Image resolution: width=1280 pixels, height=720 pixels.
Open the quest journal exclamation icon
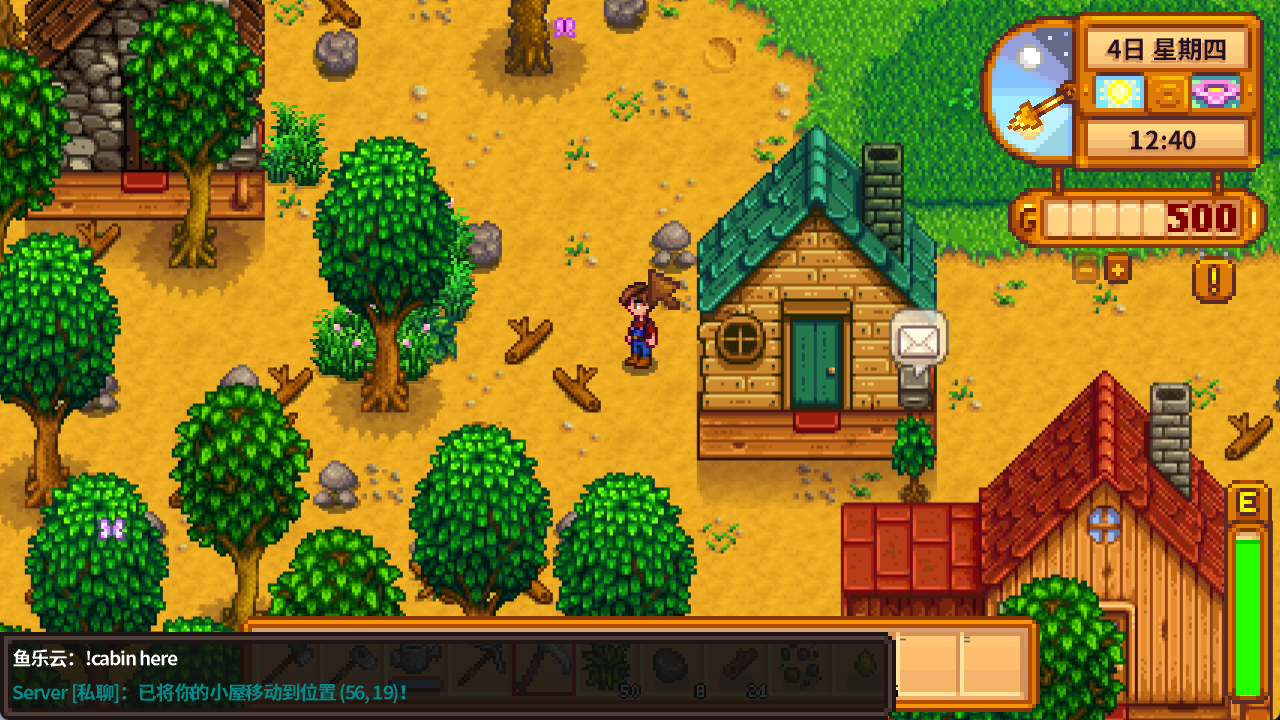tap(1213, 280)
